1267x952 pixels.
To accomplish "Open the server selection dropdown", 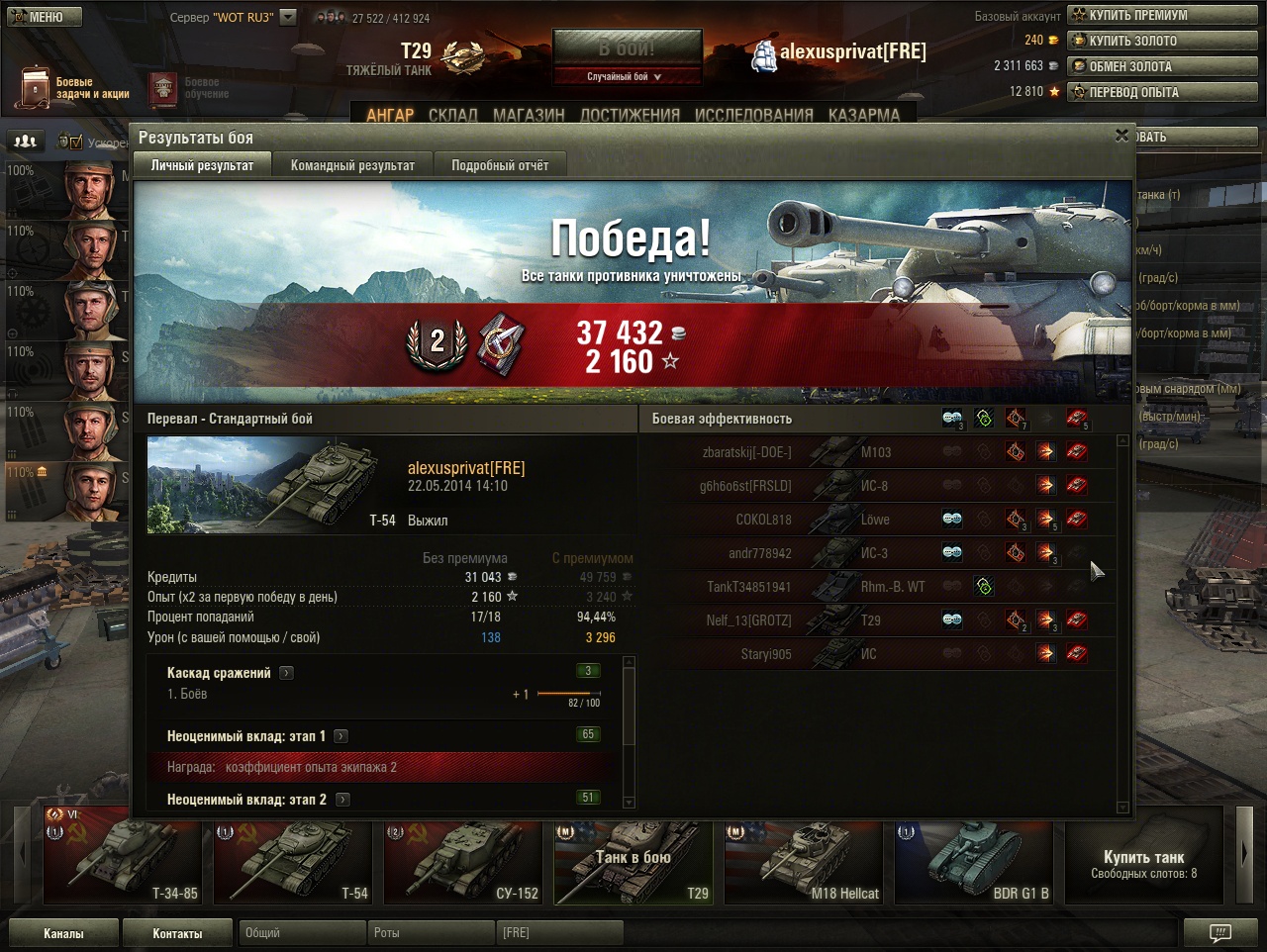I will point(287,17).
